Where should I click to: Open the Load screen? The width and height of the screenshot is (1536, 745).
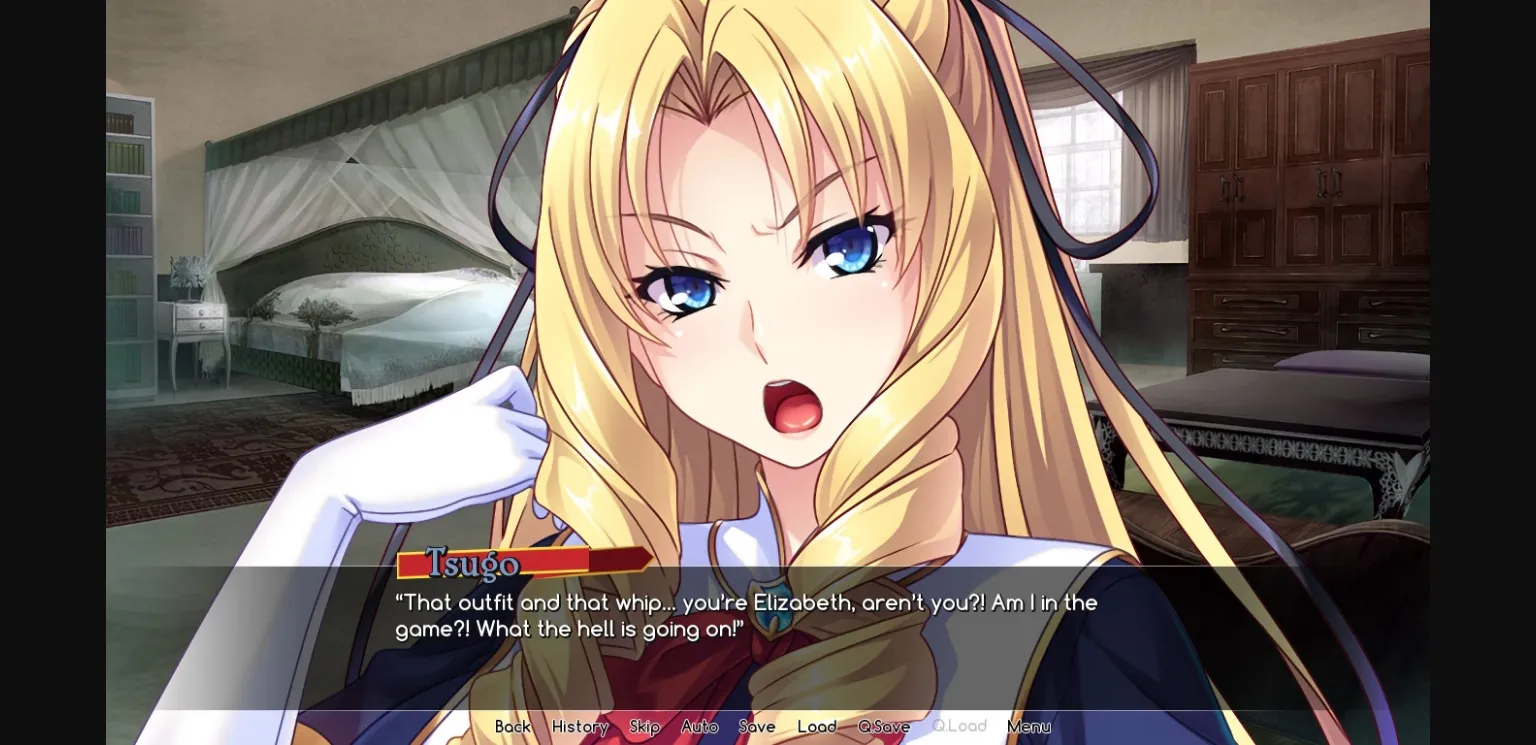pyautogui.click(x=817, y=727)
